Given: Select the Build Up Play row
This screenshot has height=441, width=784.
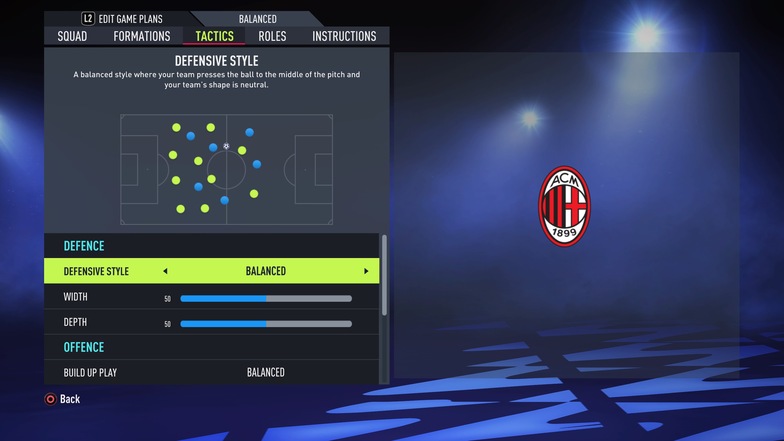Looking at the screenshot, I should click(212, 372).
